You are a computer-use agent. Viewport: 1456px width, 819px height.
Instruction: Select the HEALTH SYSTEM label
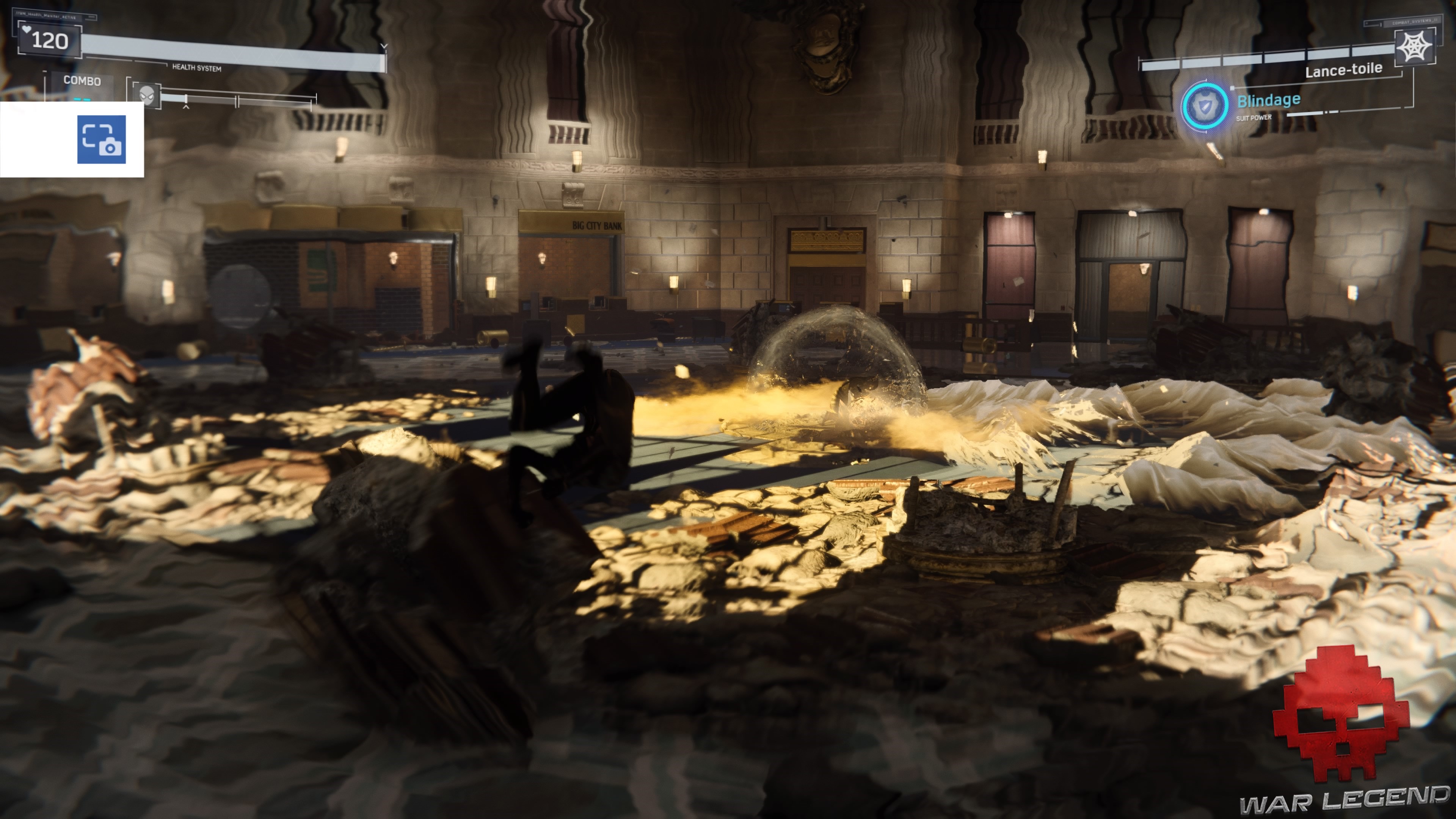[196, 68]
